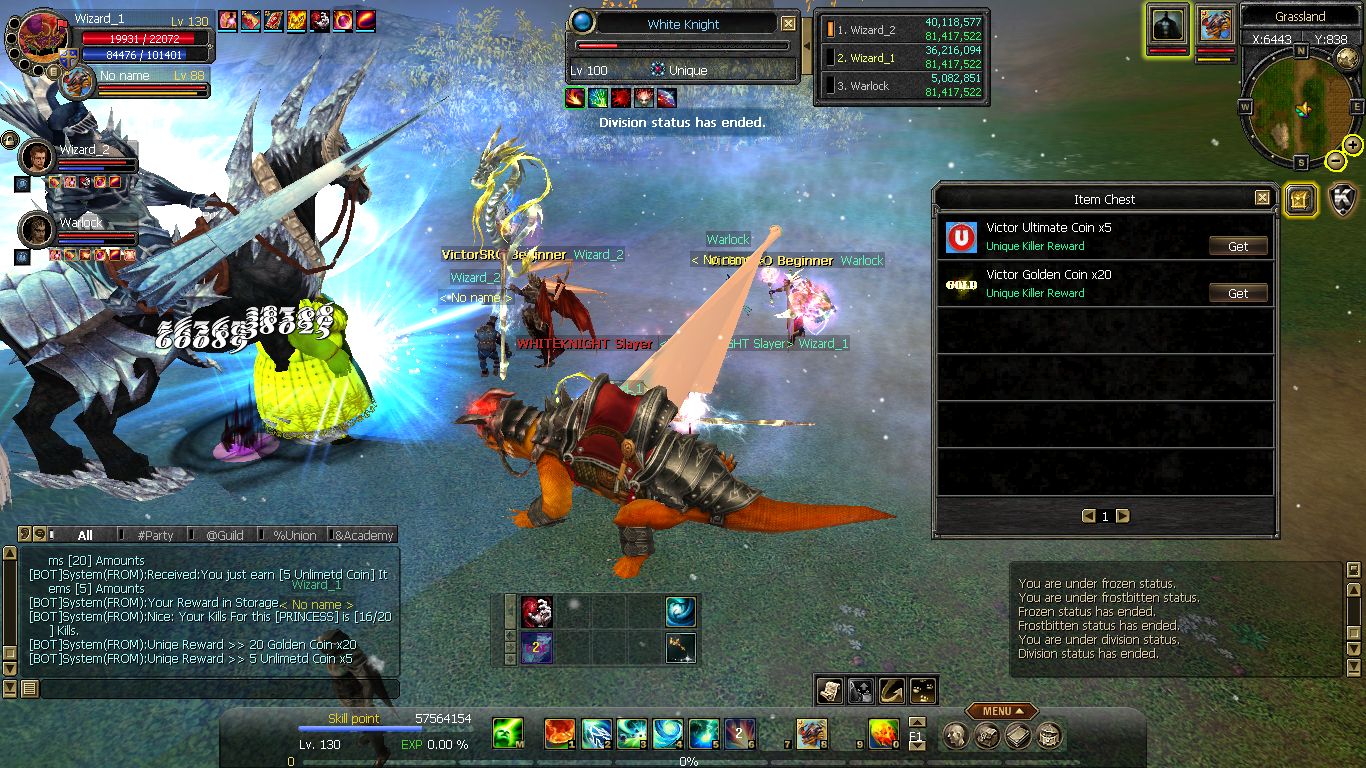This screenshot has height=768, width=1366.
Task: Close the Item Chest window
Action: click(x=1263, y=198)
